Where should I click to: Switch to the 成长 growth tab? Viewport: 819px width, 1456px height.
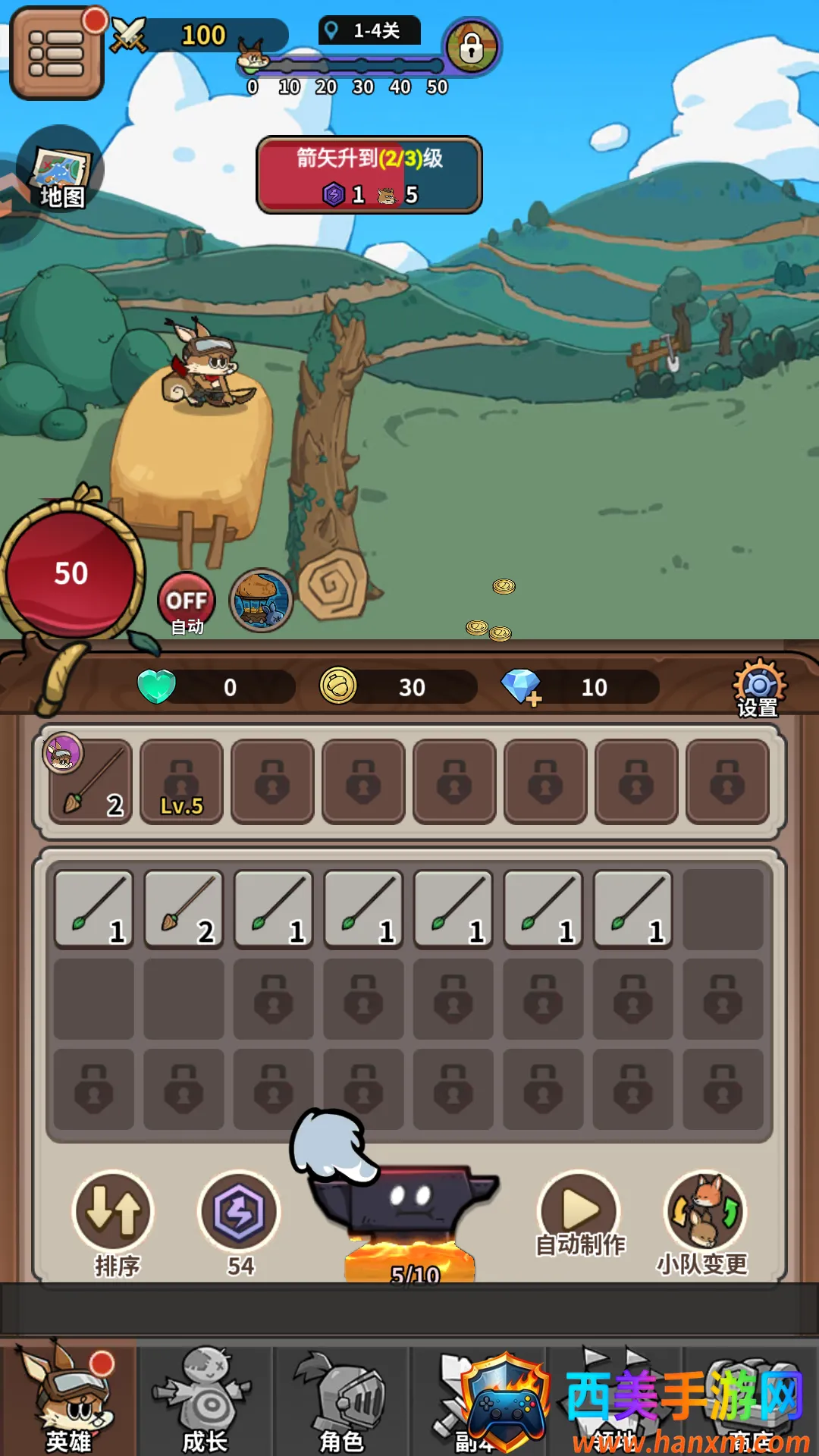click(205, 1399)
